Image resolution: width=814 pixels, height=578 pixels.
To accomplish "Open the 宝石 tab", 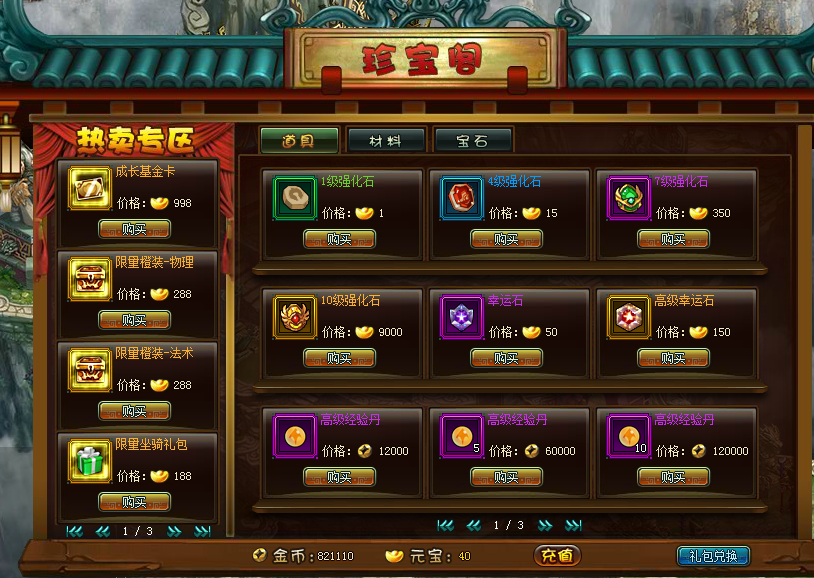I will pos(473,141).
